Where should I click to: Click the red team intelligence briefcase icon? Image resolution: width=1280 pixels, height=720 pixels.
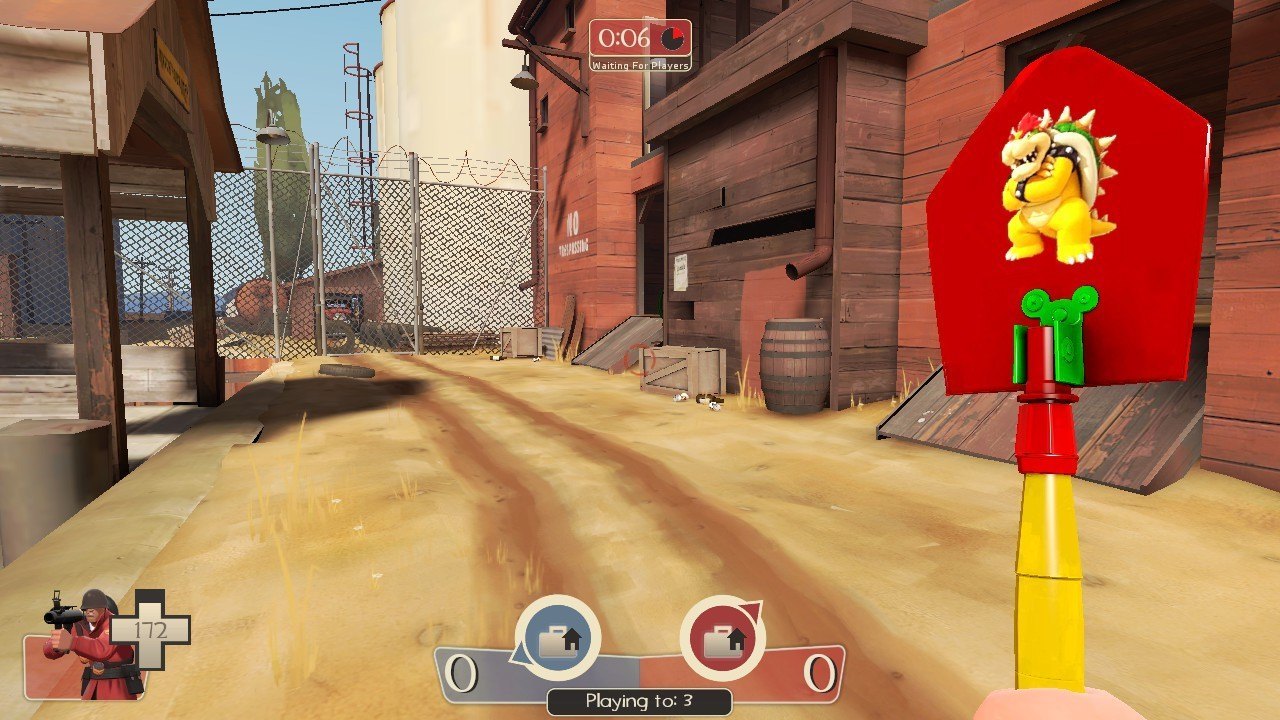(722, 638)
